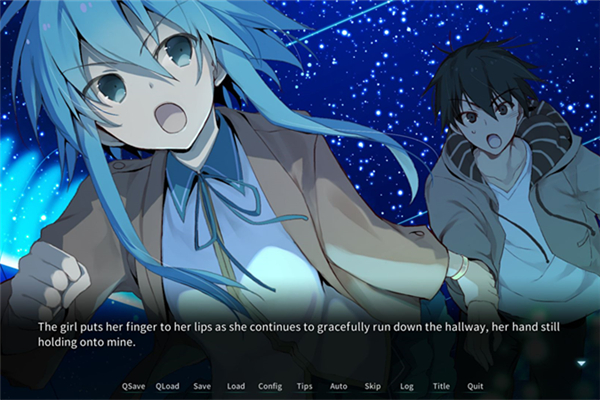This screenshot has height=400, width=600.
Task: Open the Save menu
Action: pos(202,386)
